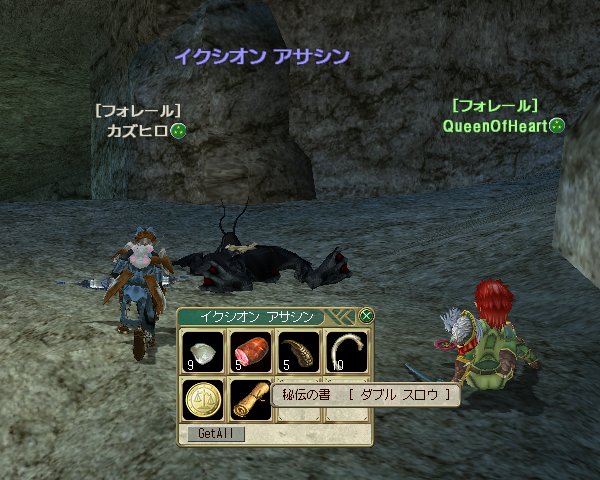This screenshot has width=600, height=480.
Task: Collect the gold scales coin
Action: tap(203, 399)
